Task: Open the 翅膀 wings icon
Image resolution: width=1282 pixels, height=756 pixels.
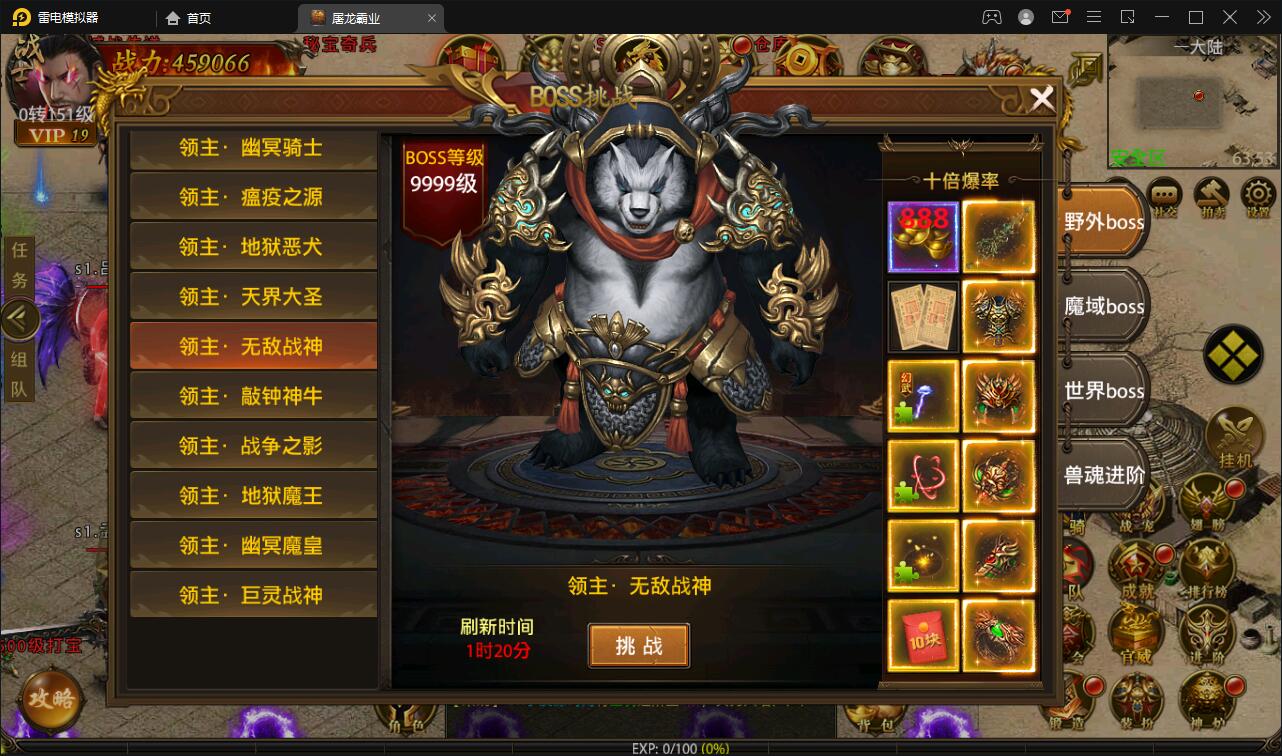Action: coord(1205,500)
